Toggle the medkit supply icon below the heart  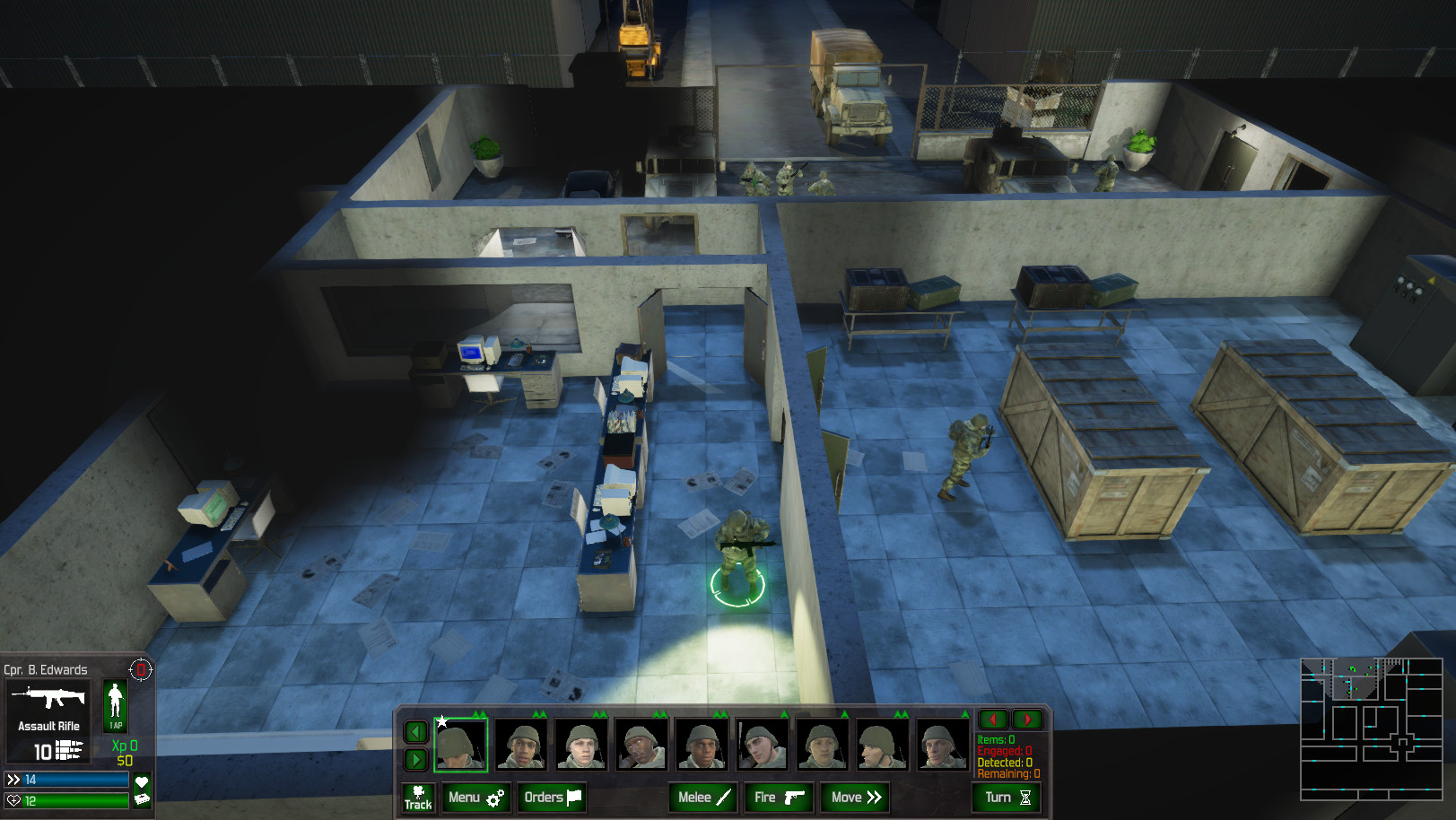(x=139, y=801)
